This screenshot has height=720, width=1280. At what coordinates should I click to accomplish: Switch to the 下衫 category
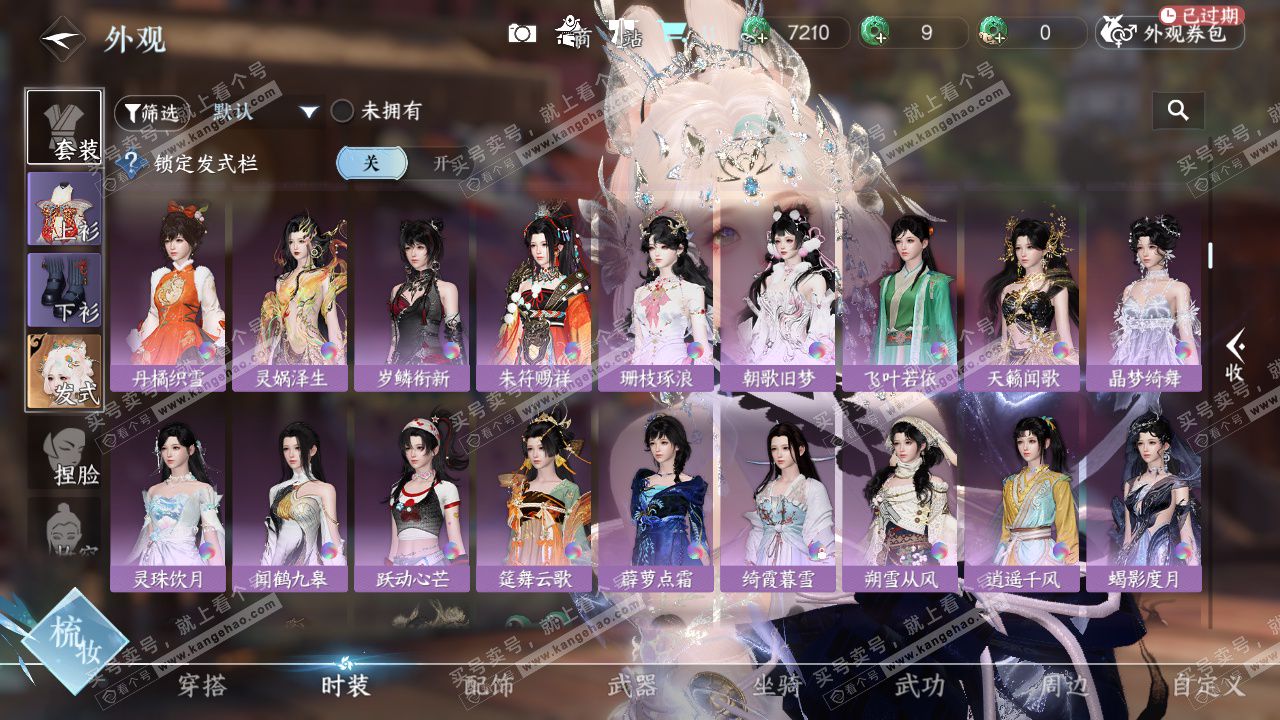tap(65, 290)
